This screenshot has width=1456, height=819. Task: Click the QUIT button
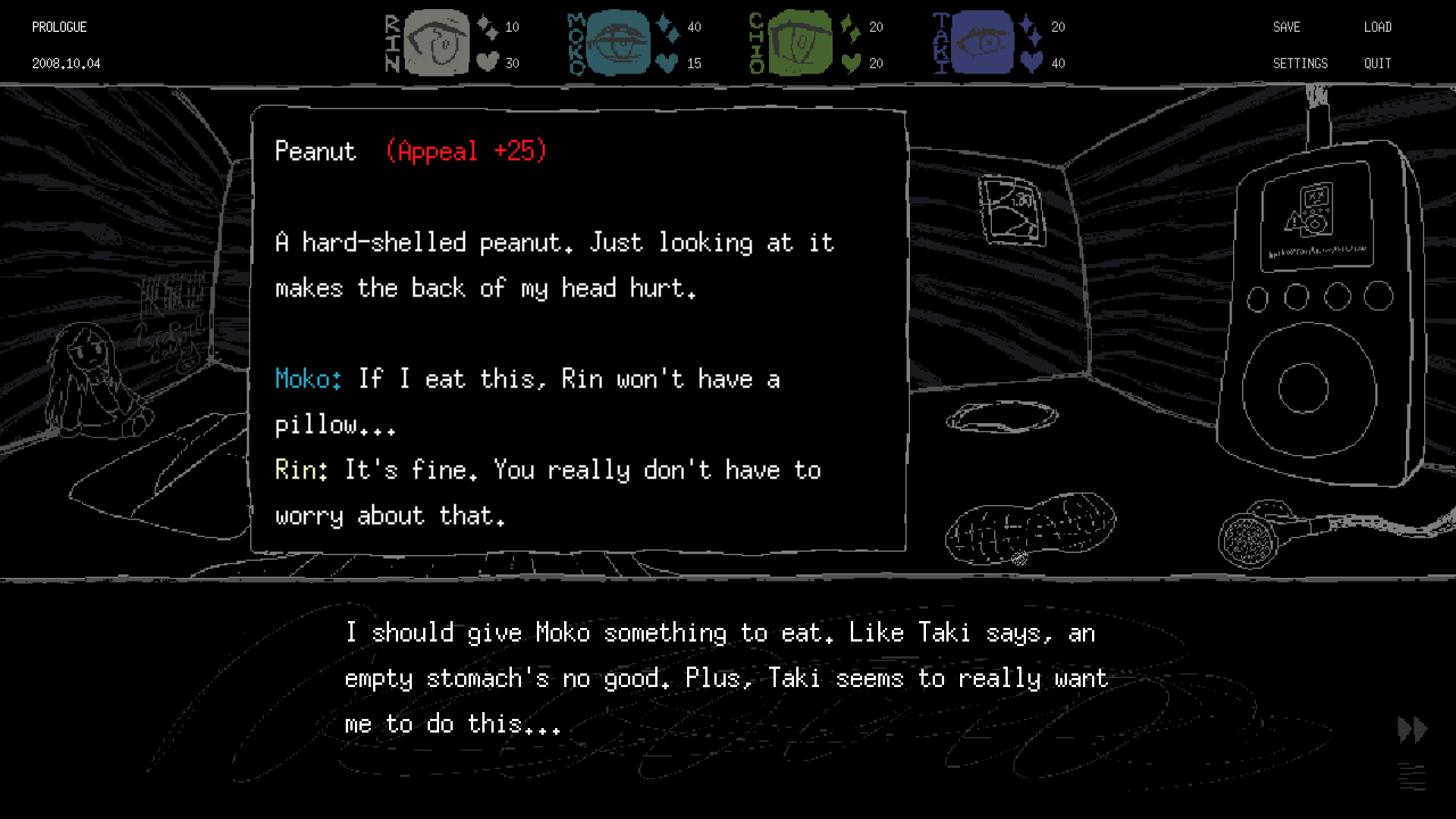tap(1377, 64)
